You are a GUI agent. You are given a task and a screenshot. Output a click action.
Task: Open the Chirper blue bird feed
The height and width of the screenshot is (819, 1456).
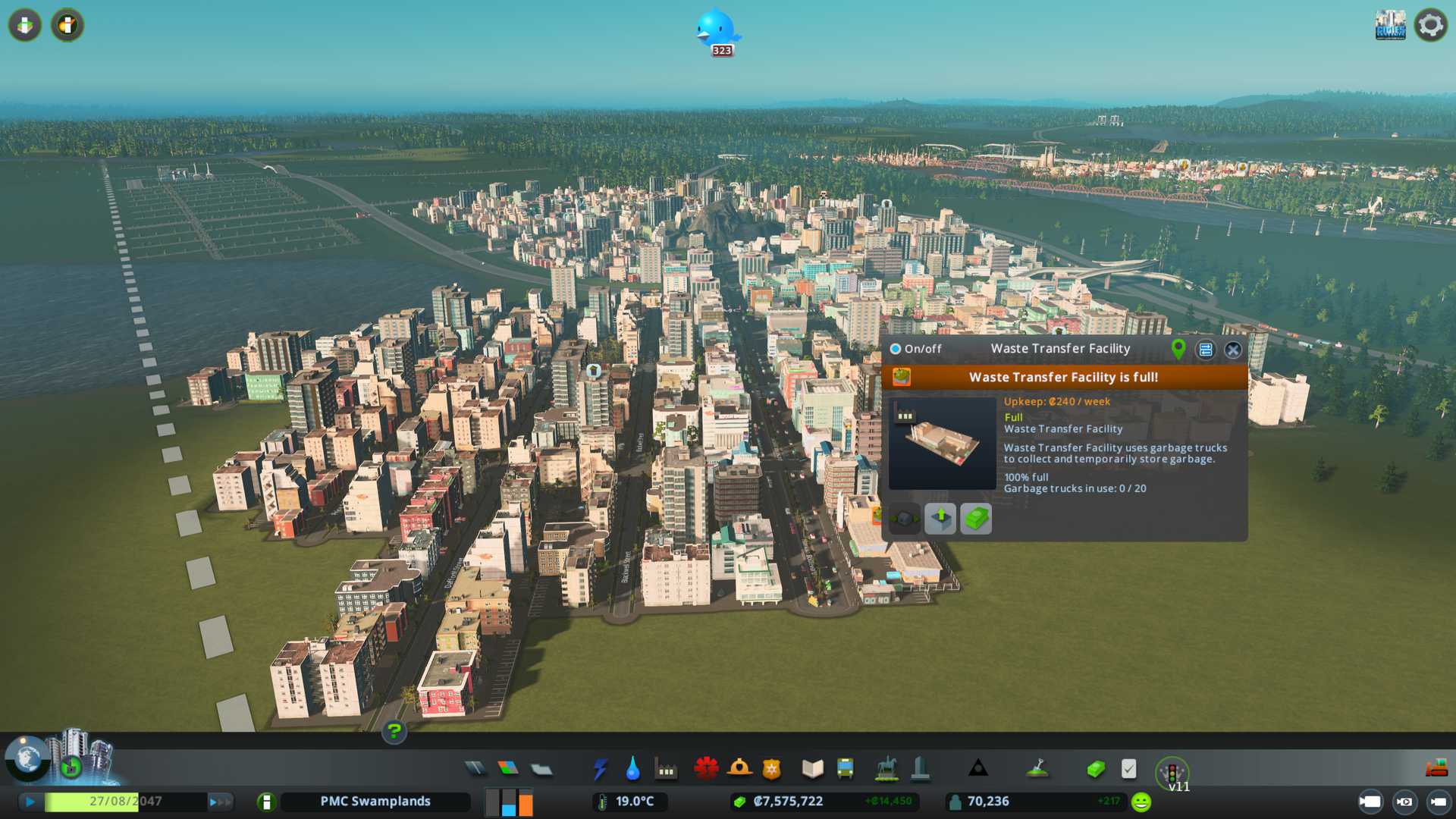point(716,30)
